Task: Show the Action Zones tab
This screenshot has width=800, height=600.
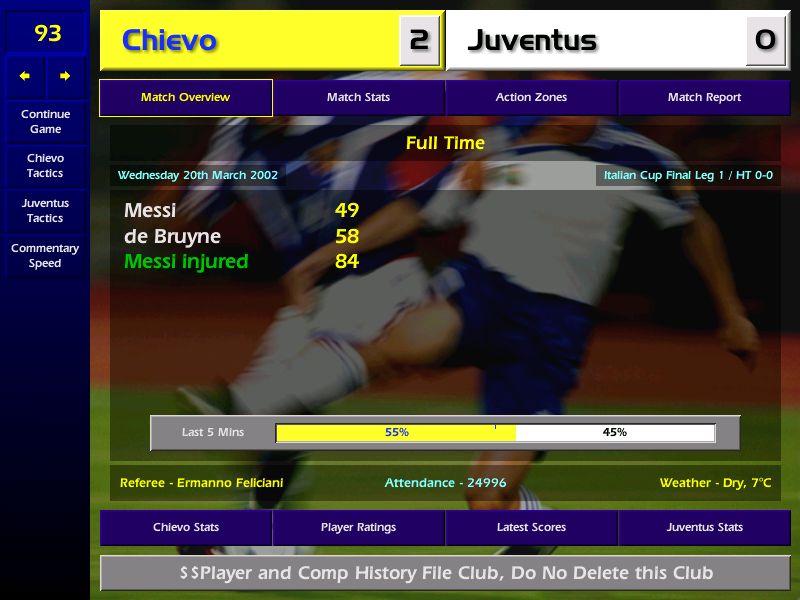Action: (x=531, y=98)
